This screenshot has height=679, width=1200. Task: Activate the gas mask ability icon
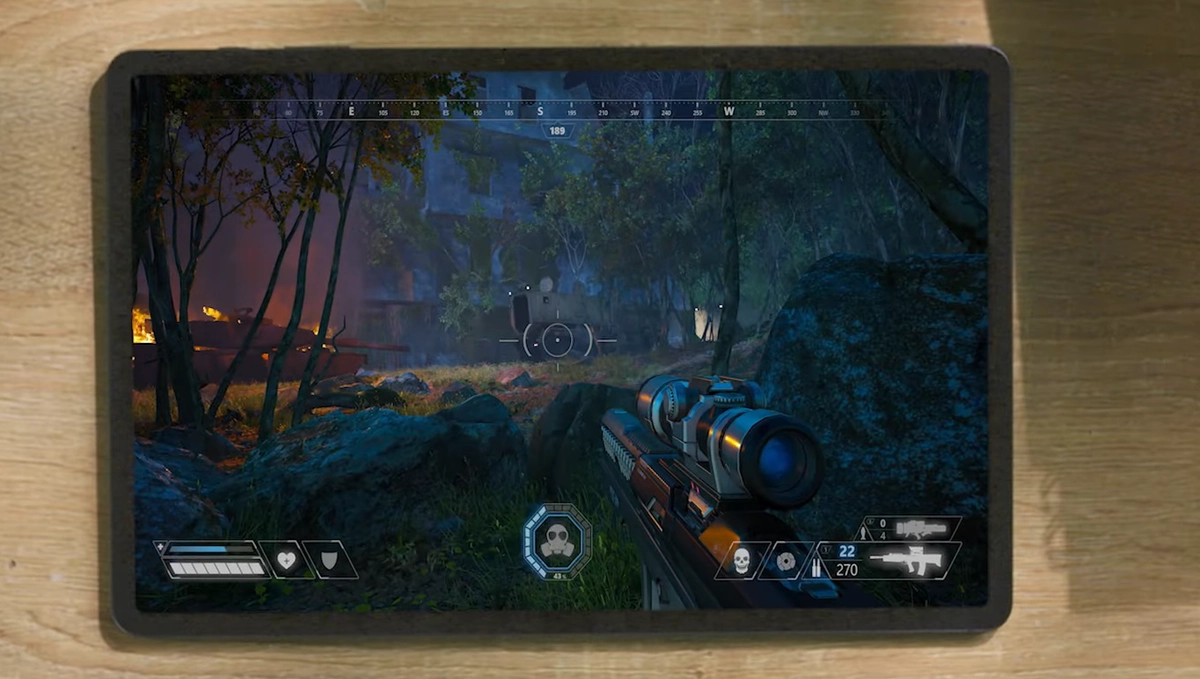[x=557, y=541]
